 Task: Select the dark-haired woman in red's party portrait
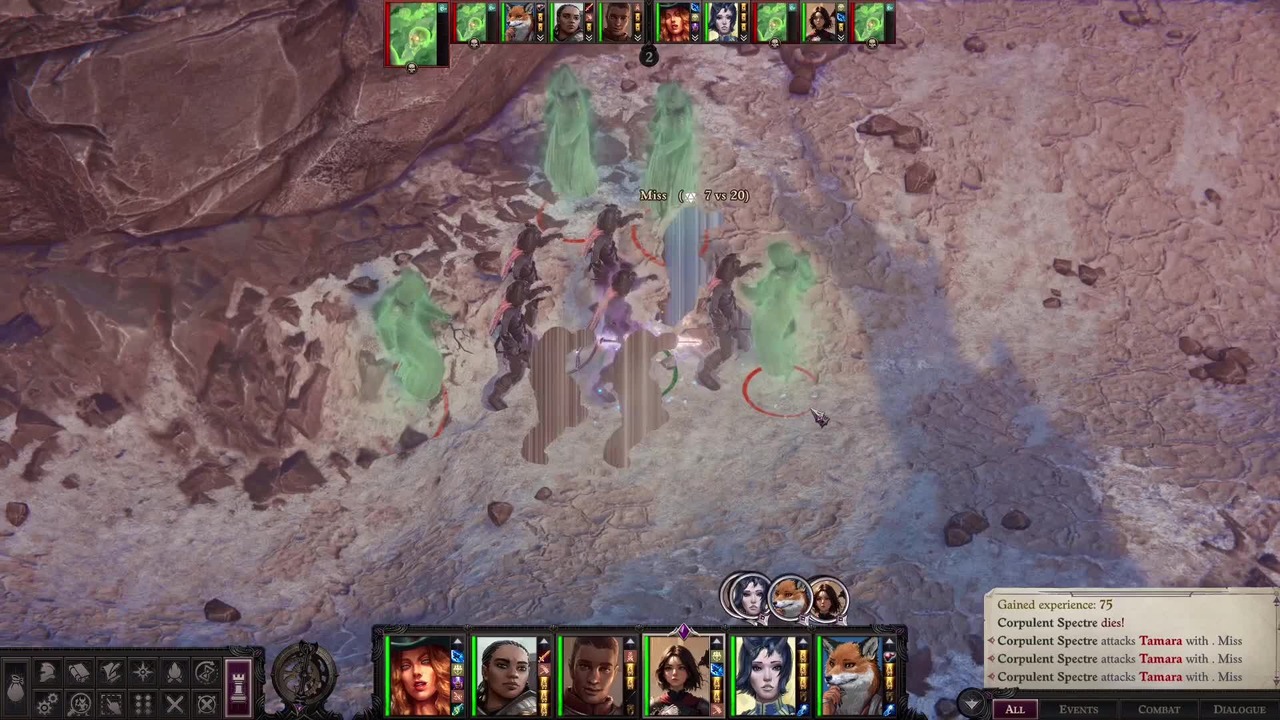coord(679,677)
